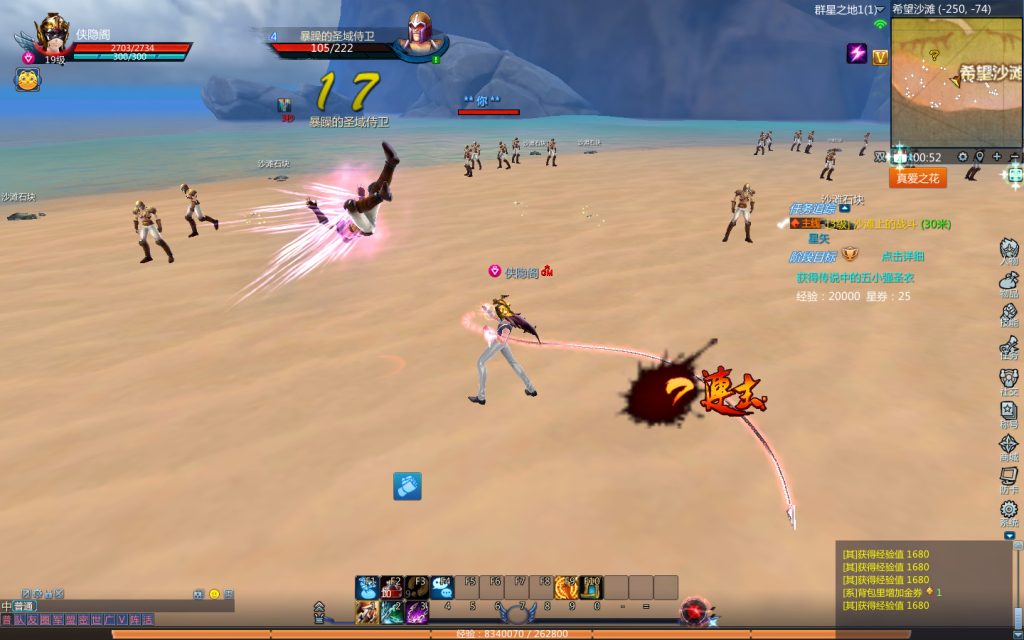Open the yellow emoji picker in chat
Image resolution: width=1024 pixels, height=640 pixels.
coord(214,594)
